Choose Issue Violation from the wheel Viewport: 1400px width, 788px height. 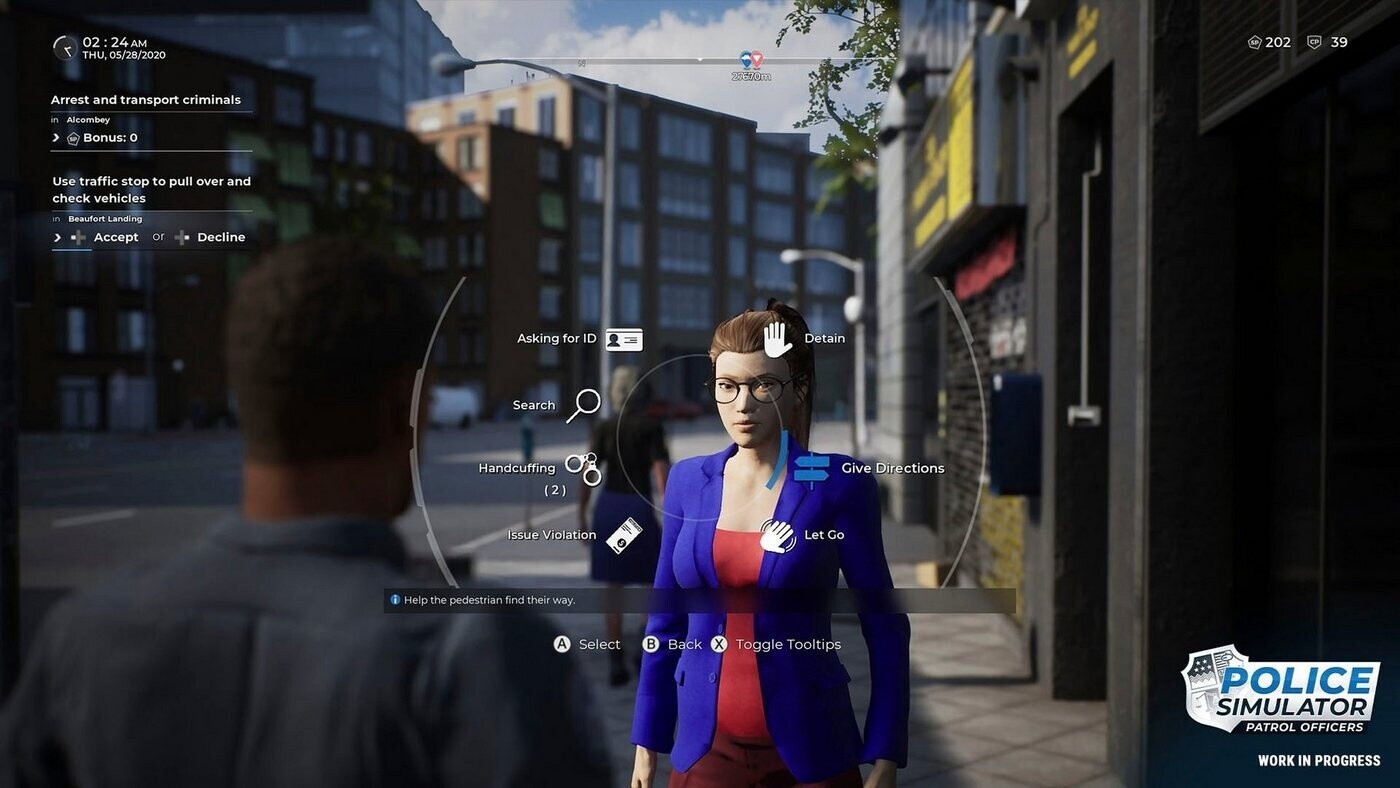point(622,535)
